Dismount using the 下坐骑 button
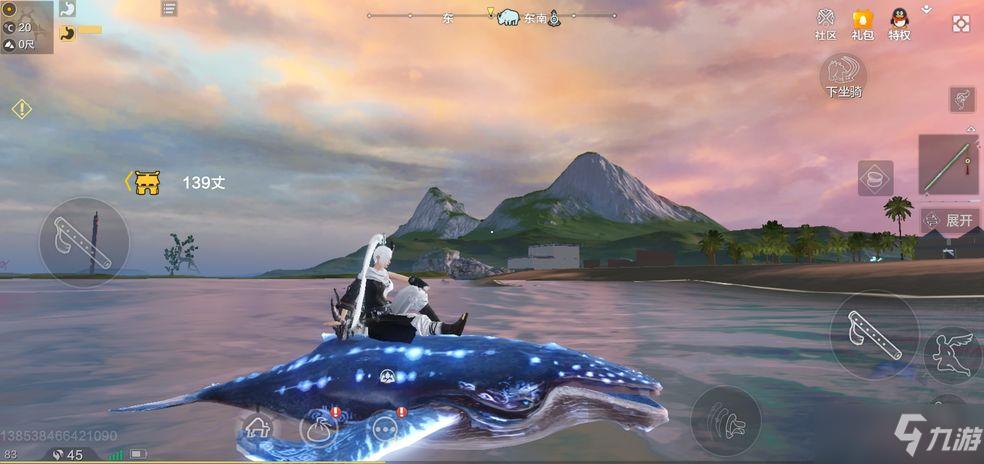Viewport: 984px width, 464px height. point(843,75)
